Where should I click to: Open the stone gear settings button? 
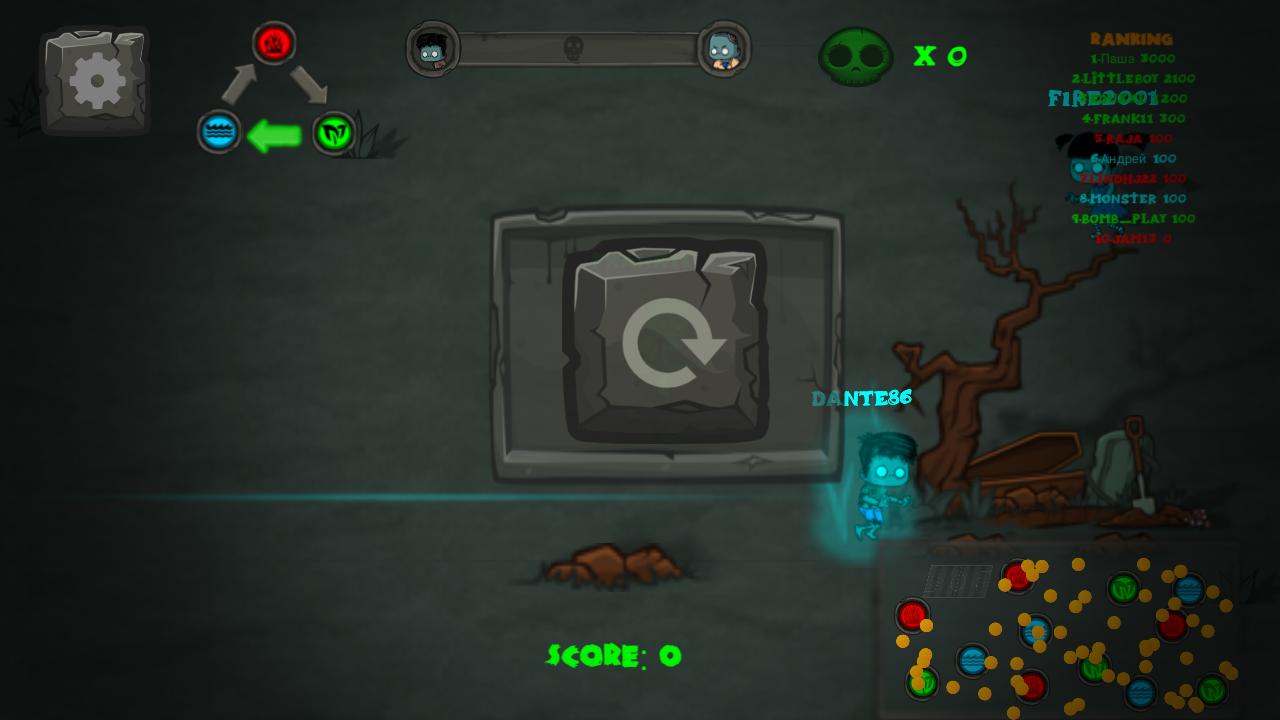(x=96, y=81)
